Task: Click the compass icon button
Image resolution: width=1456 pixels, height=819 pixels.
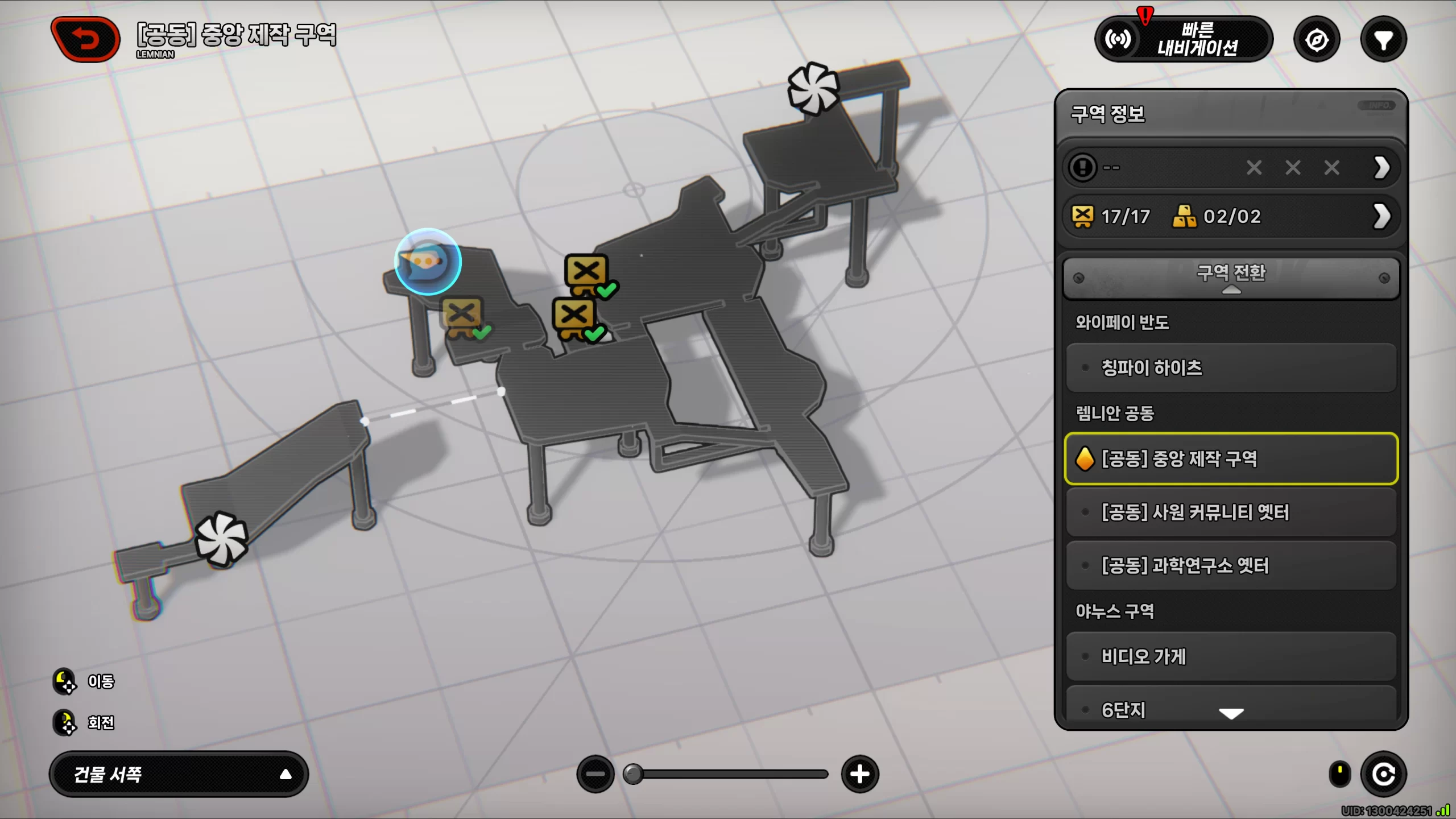Action: (x=1317, y=40)
